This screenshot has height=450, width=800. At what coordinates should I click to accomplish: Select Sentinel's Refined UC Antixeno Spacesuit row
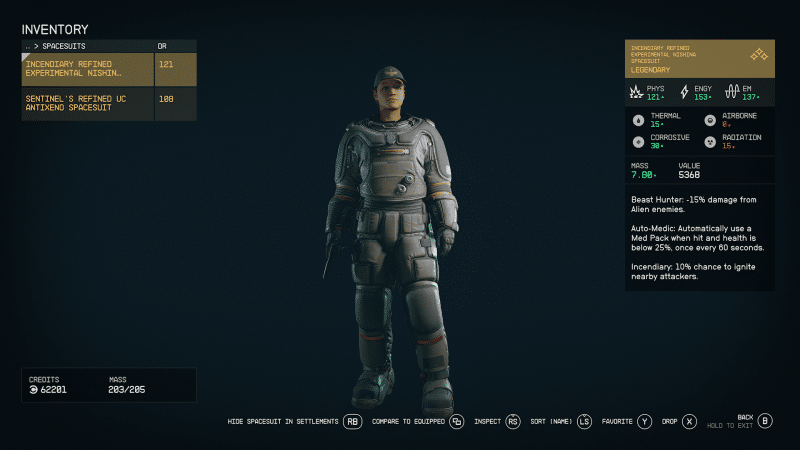[x=88, y=103]
